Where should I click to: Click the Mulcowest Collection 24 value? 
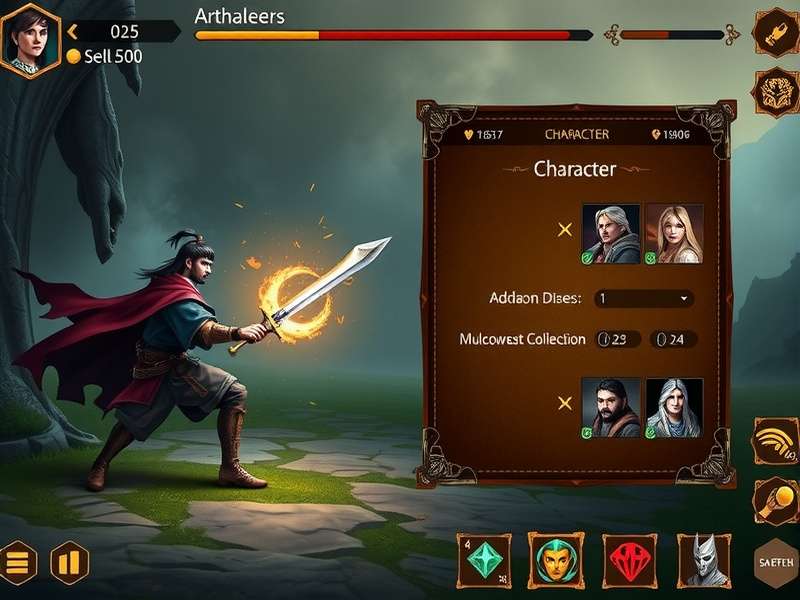(673, 339)
